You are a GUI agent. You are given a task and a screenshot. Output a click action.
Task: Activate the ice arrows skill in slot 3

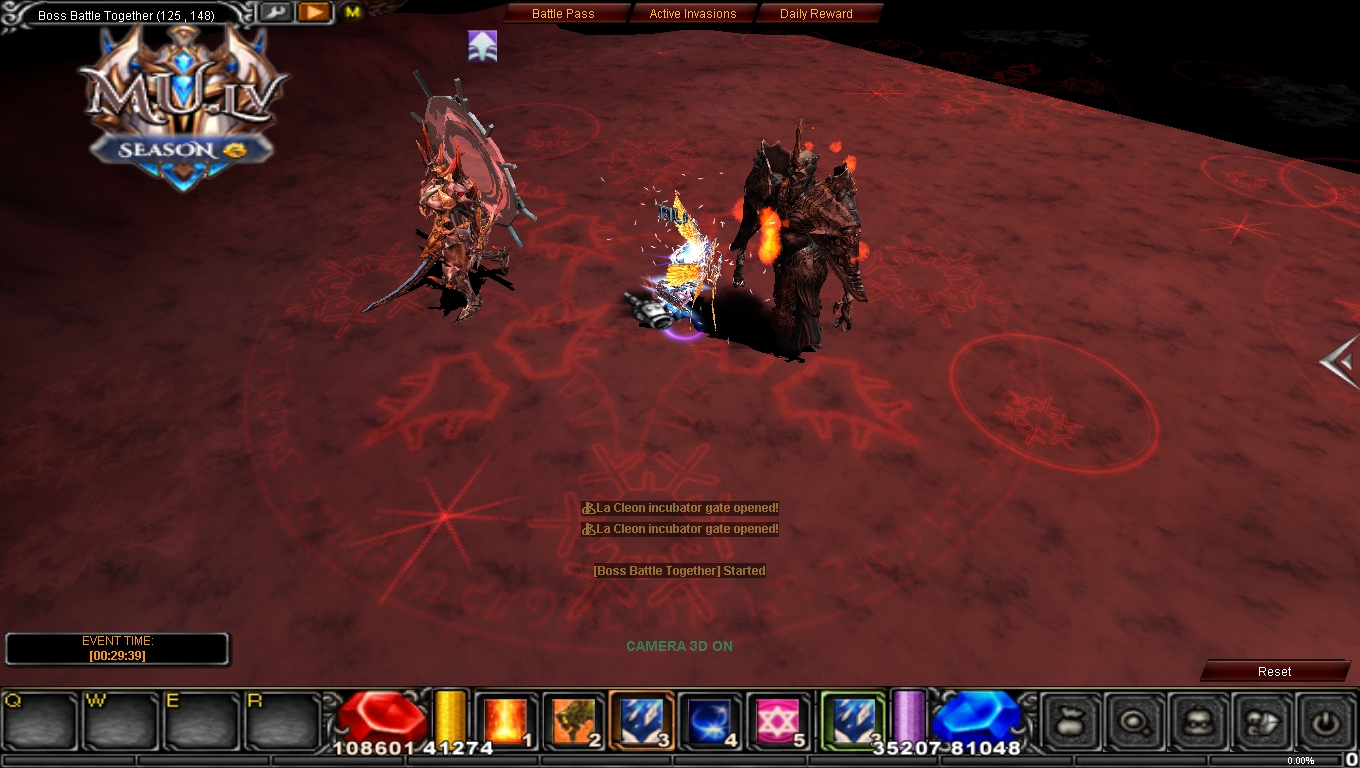pyautogui.click(x=640, y=717)
